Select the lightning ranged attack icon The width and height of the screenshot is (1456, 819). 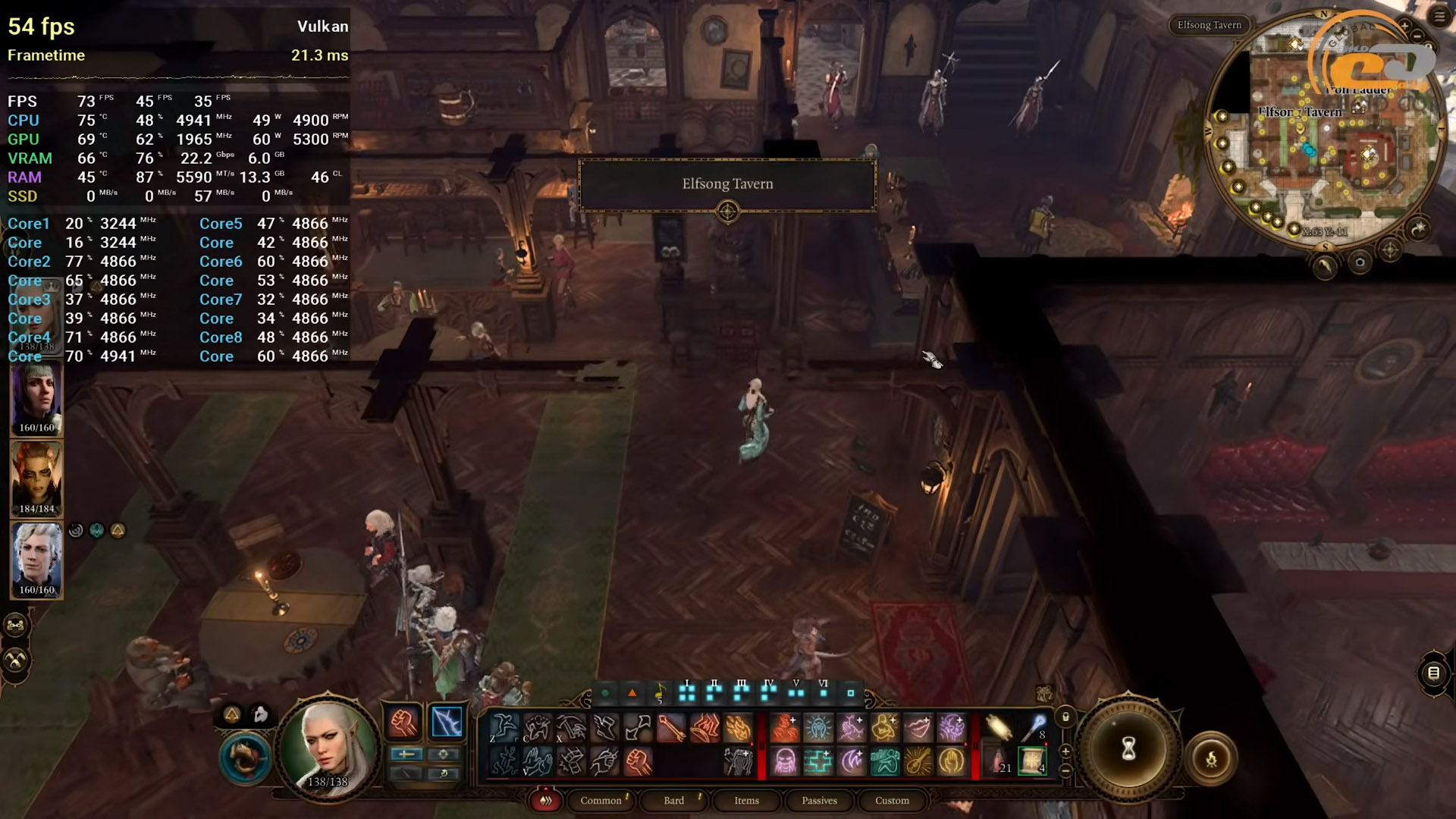(447, 722)
